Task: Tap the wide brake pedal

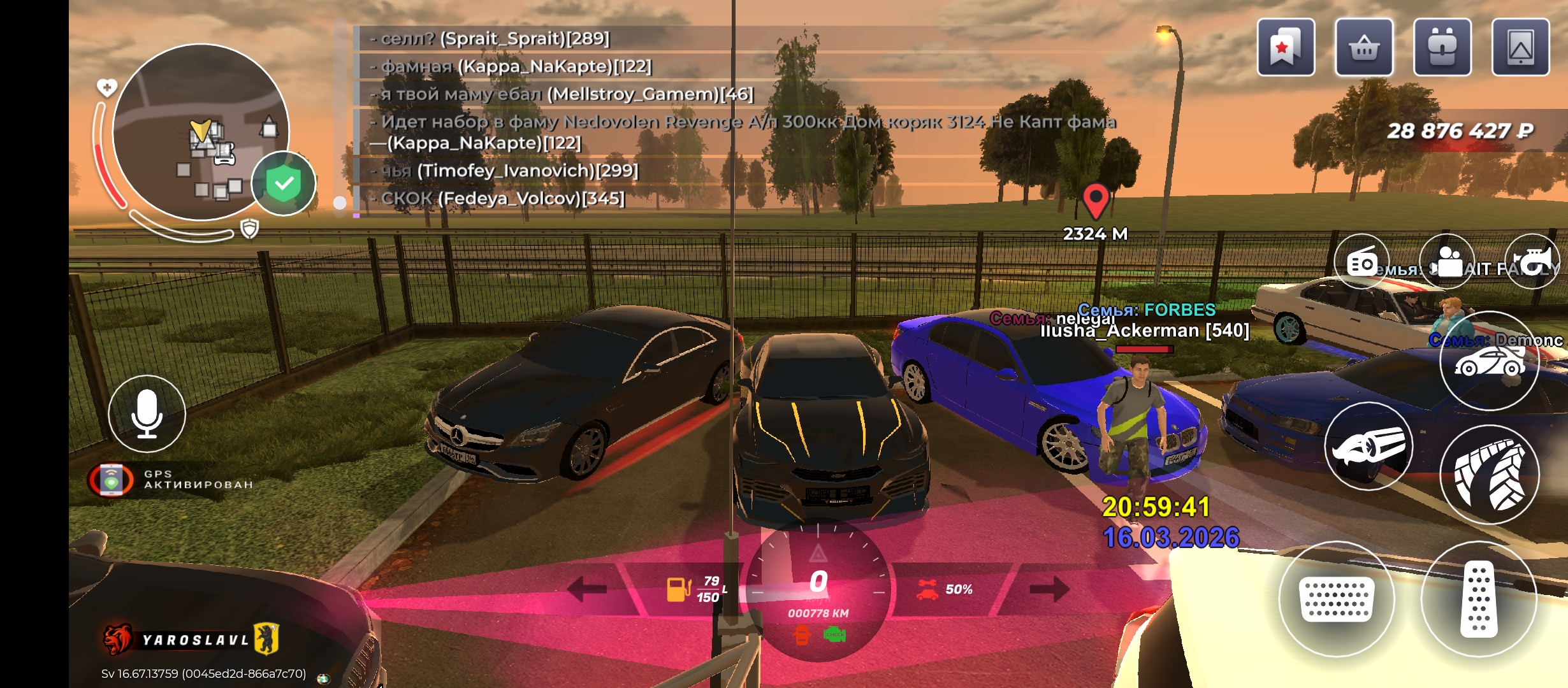Action: click(x=1337, y=599)
